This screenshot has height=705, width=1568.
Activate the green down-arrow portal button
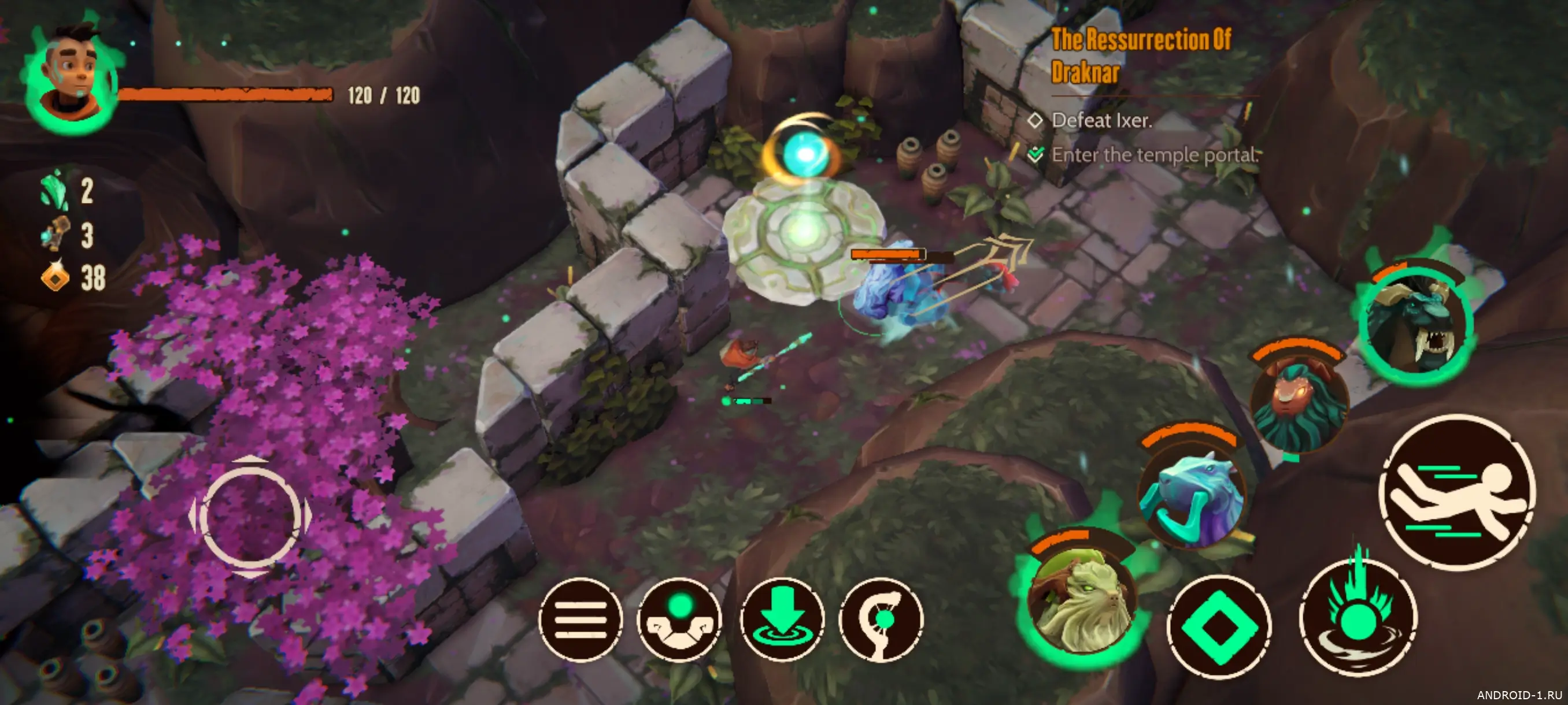coord(782,620)
